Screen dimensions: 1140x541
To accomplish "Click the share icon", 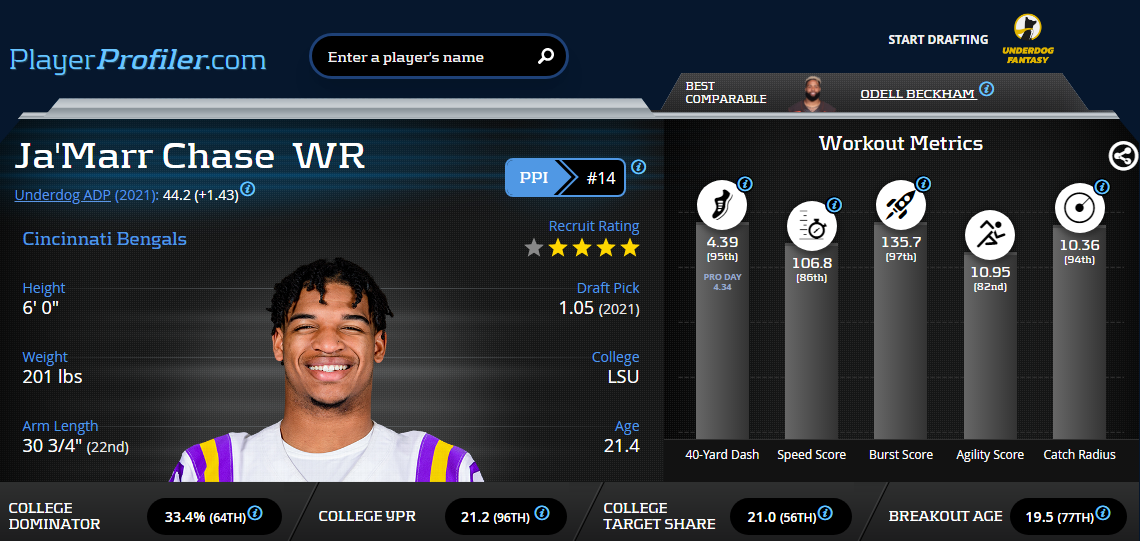I will [1123, 156].
